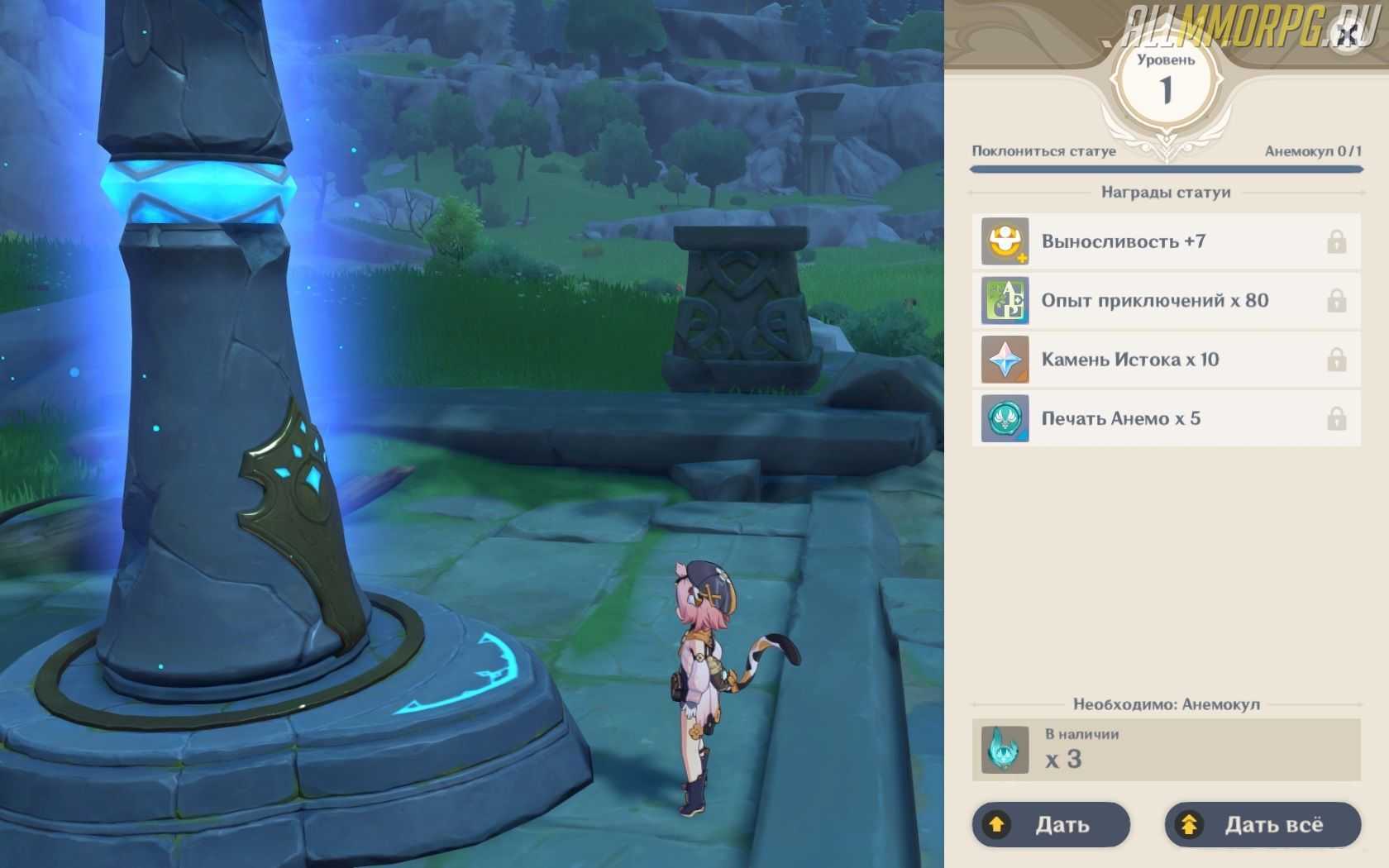The image size is (1389, 868).
Task: Select the "Выносливость +7" reward row
Action: 1166,241
